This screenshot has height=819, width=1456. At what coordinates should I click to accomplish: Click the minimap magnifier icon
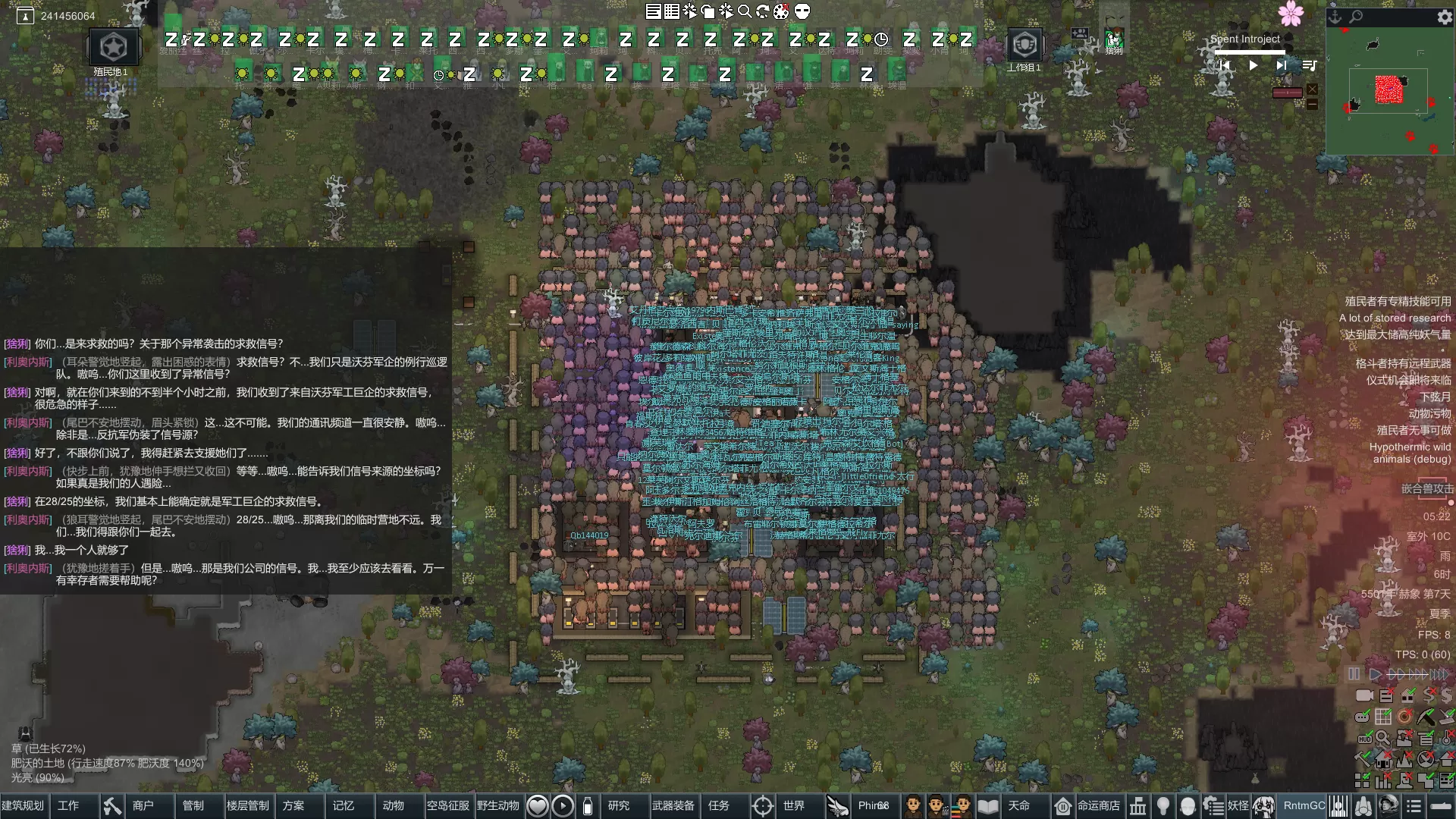pos(1356,17)
